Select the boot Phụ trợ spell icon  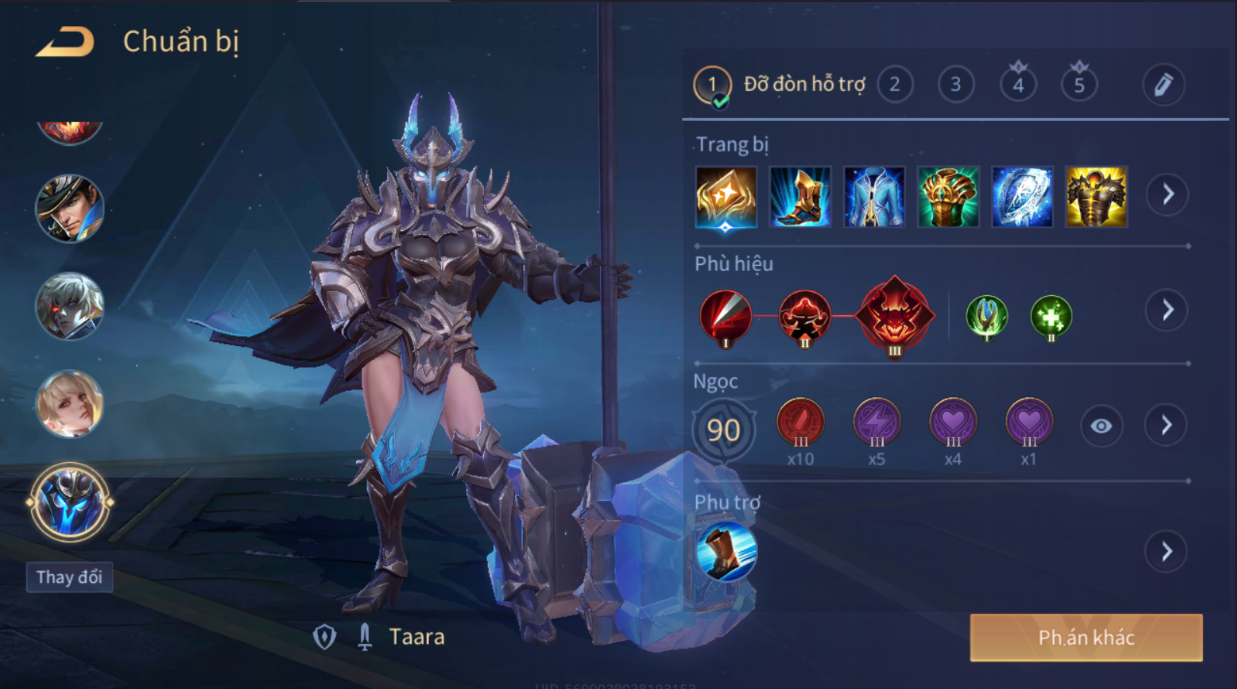pyautogui.click(x=726, y=551)
